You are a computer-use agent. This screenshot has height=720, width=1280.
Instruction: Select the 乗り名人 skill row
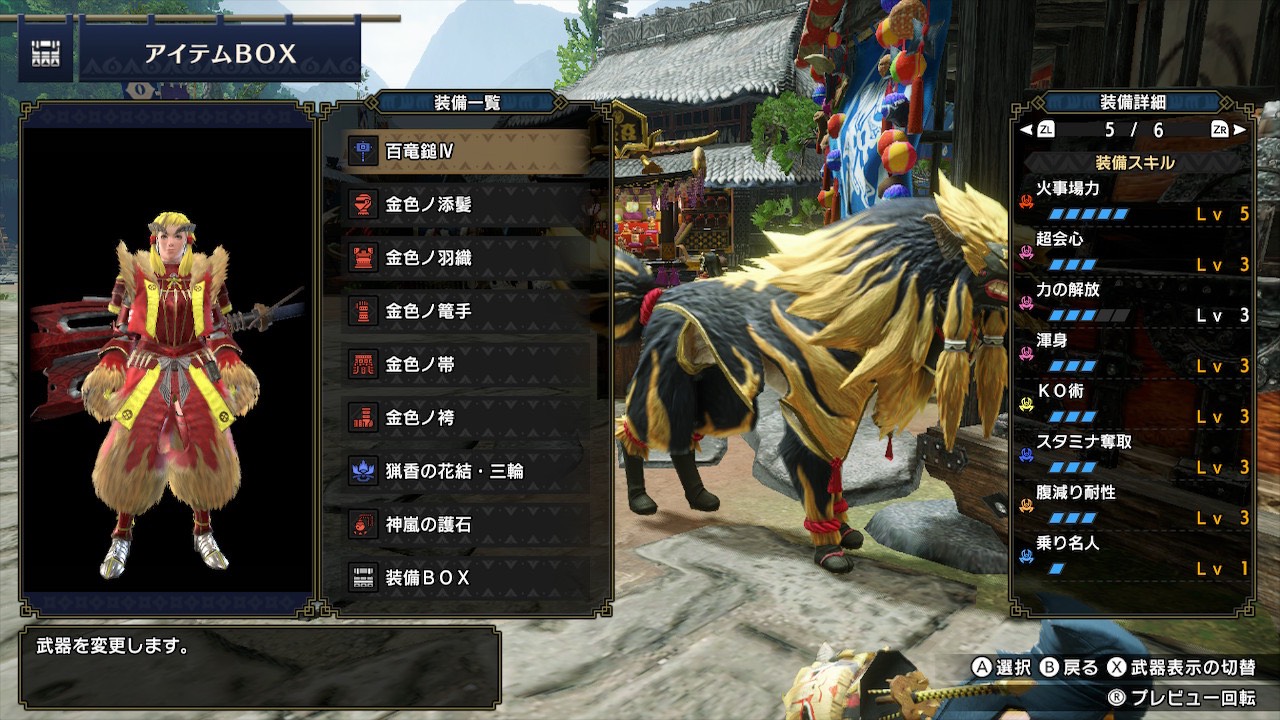[1134, 556]
